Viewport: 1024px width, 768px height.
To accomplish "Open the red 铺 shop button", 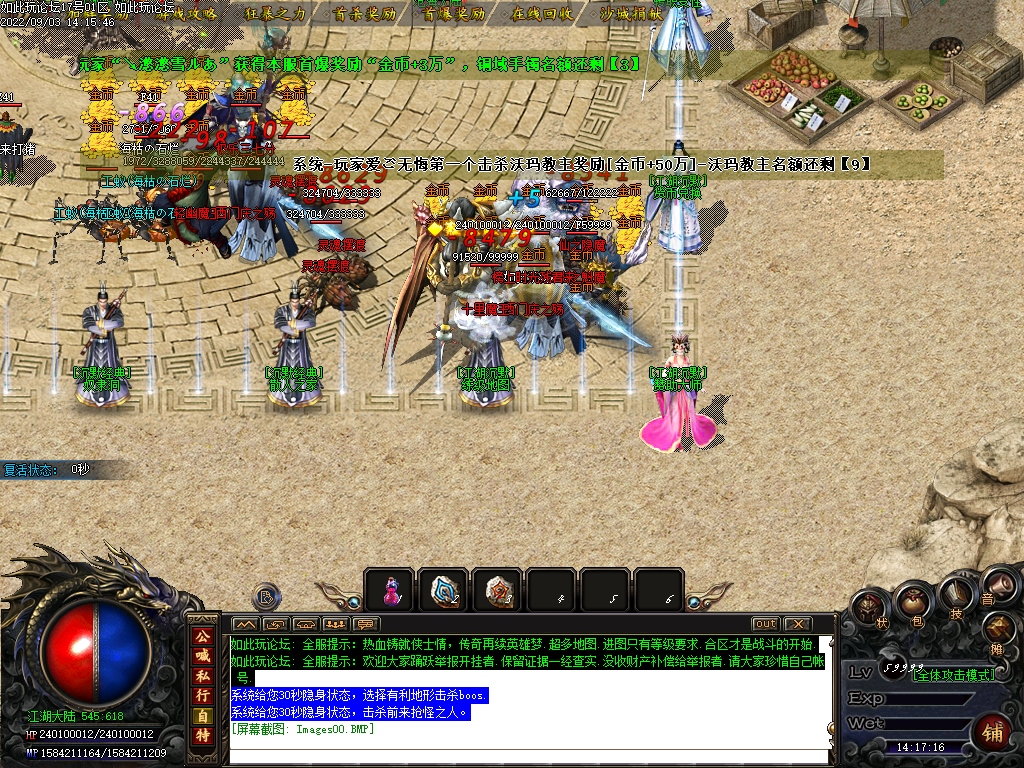I will (992, 733).
